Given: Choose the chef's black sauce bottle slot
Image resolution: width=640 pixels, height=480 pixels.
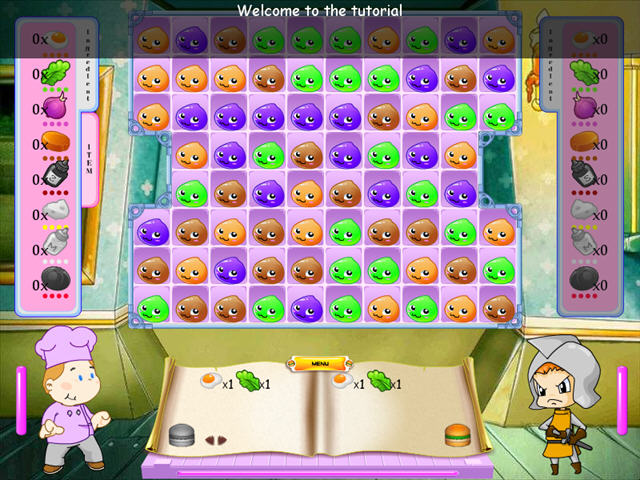Looking at the screenshot, I should pos(56,176).
